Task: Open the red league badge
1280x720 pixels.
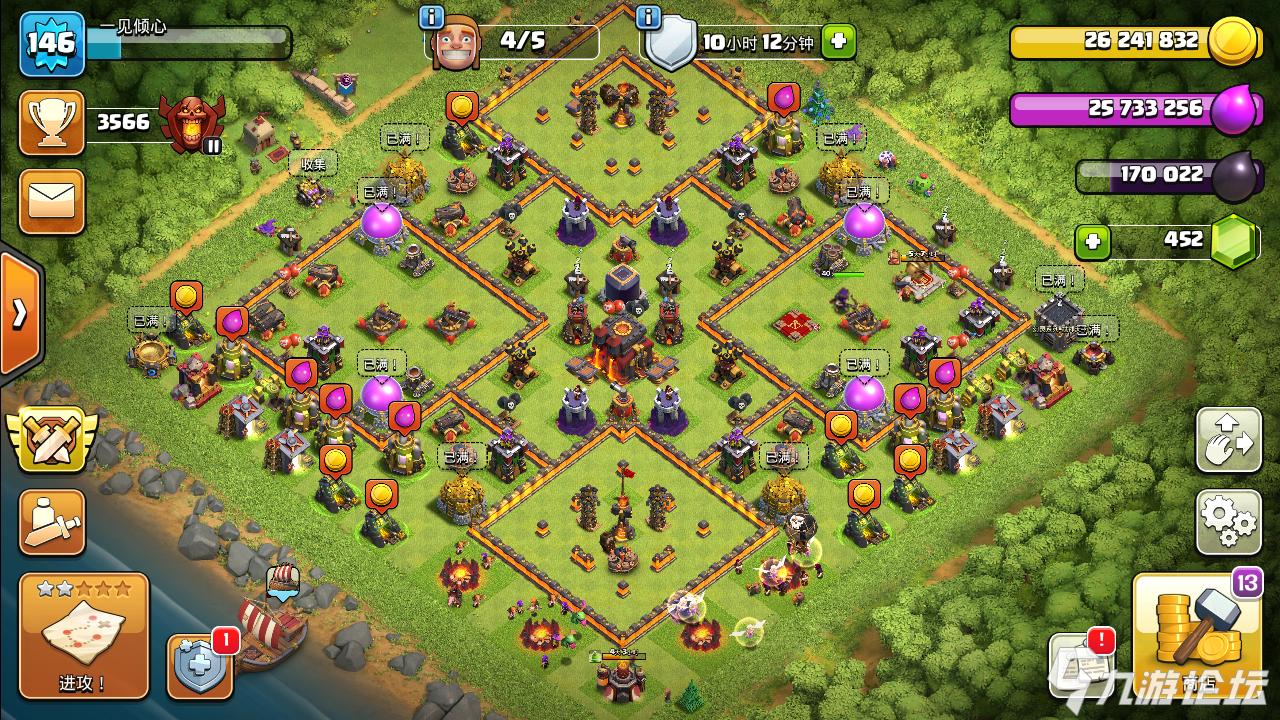Action: tap(191, 123)
